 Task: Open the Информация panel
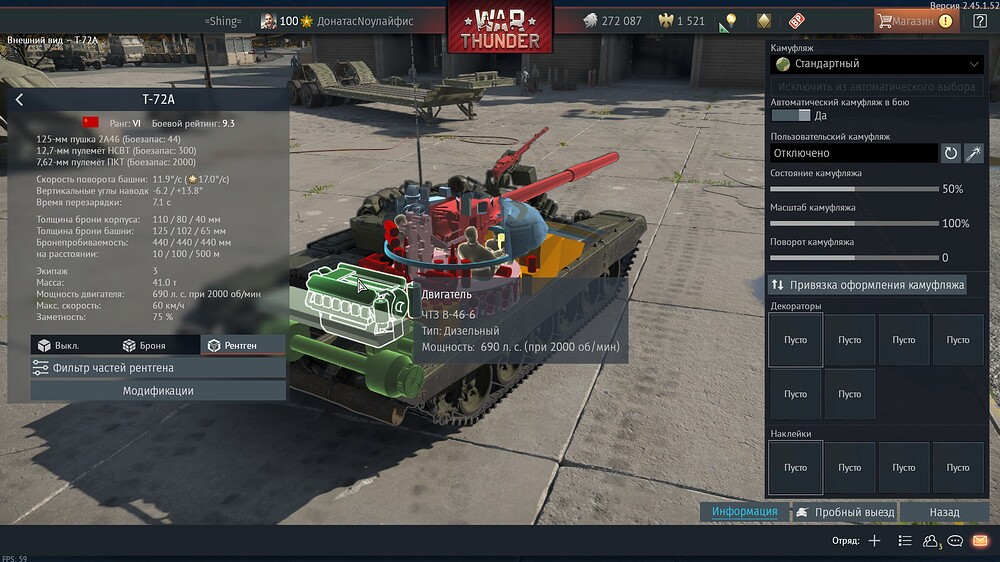pos(744,512)
